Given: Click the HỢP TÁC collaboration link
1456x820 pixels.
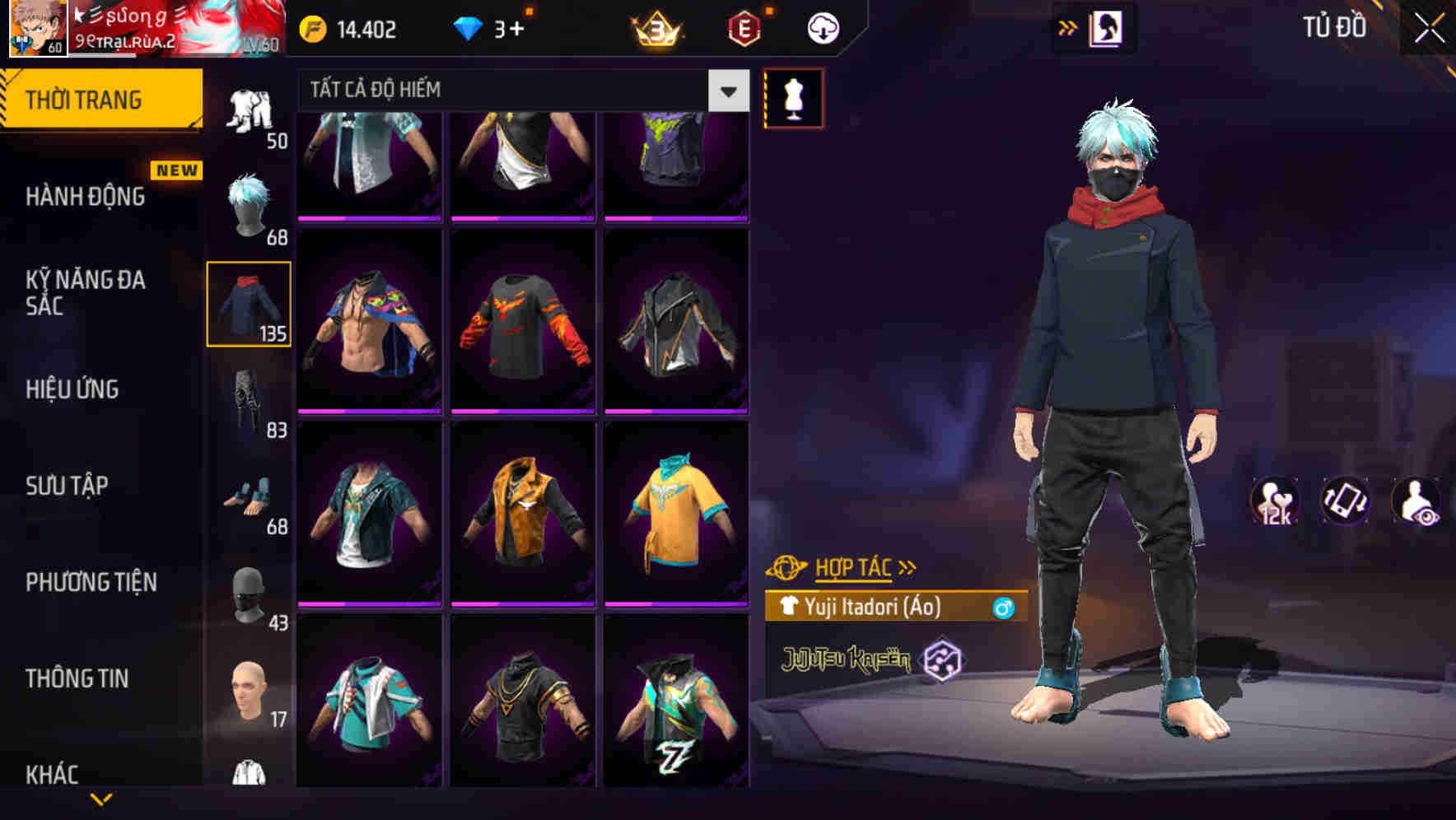Looking at the screenshot, I should 854,566.
